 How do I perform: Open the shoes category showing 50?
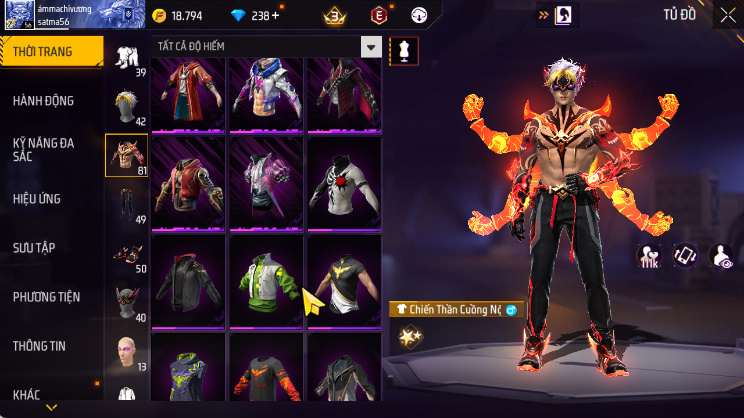click(126, 254)
